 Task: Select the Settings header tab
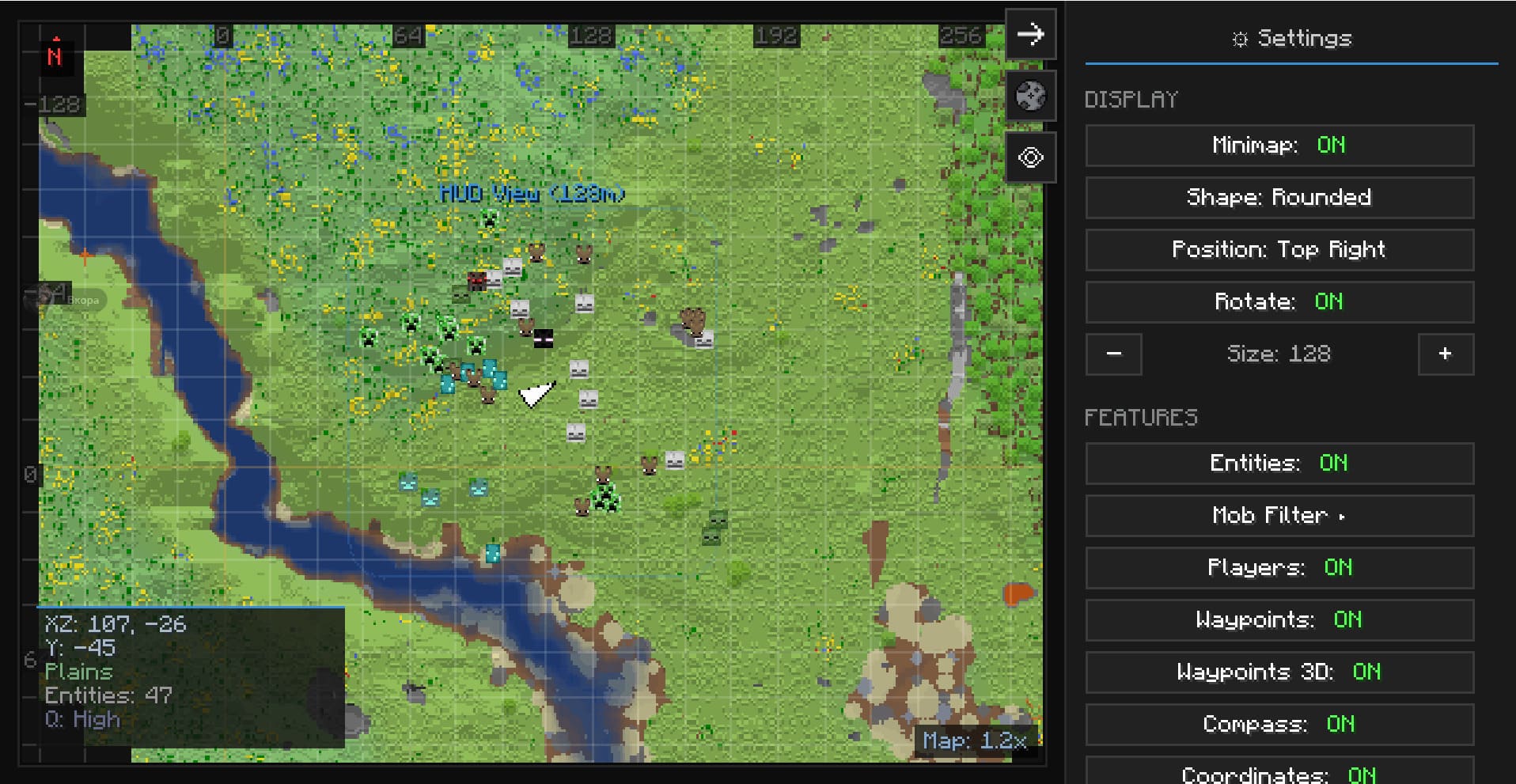(x=1291, y=38)
